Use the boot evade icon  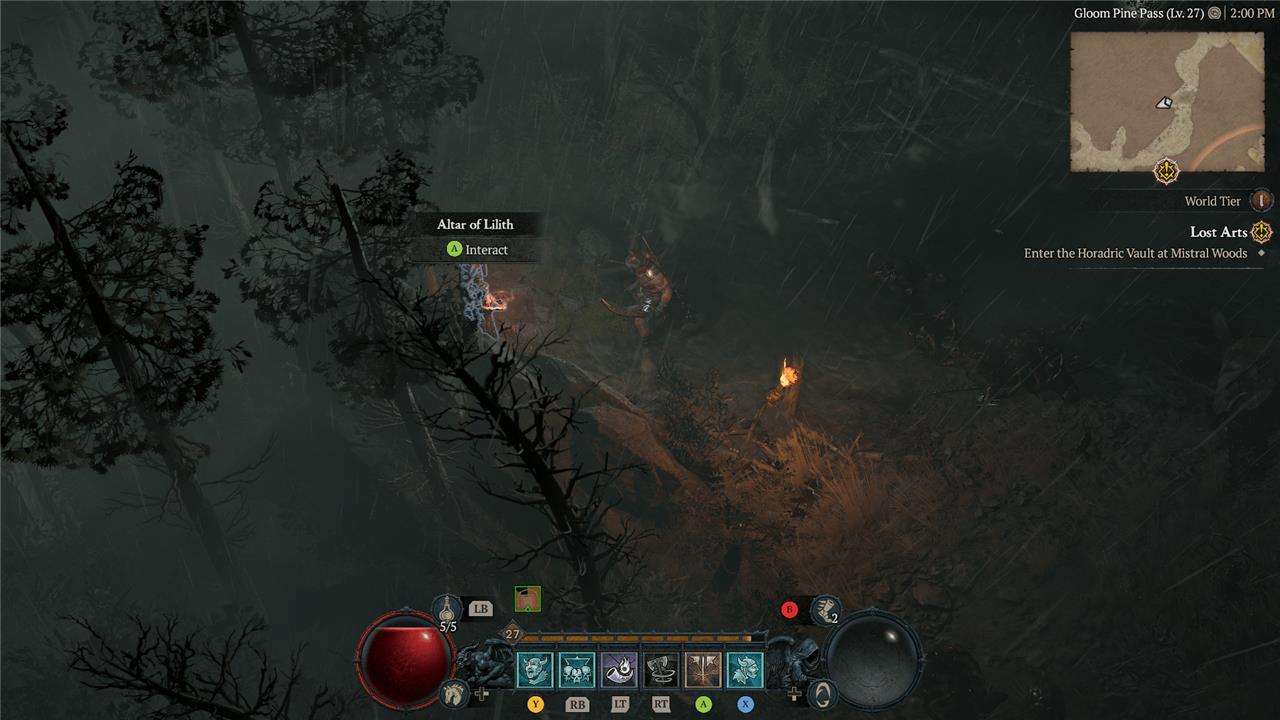(x=826, y=608)
